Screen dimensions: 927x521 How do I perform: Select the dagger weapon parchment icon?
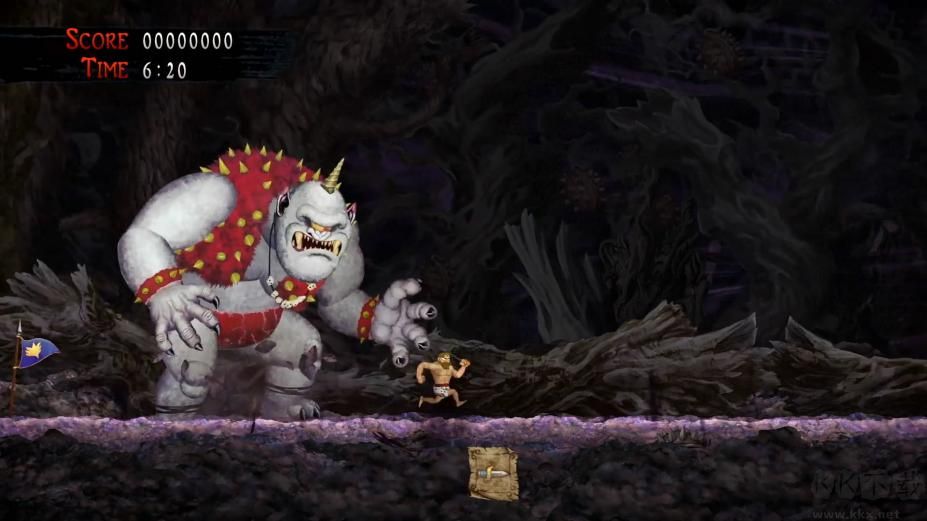(493, 473)
